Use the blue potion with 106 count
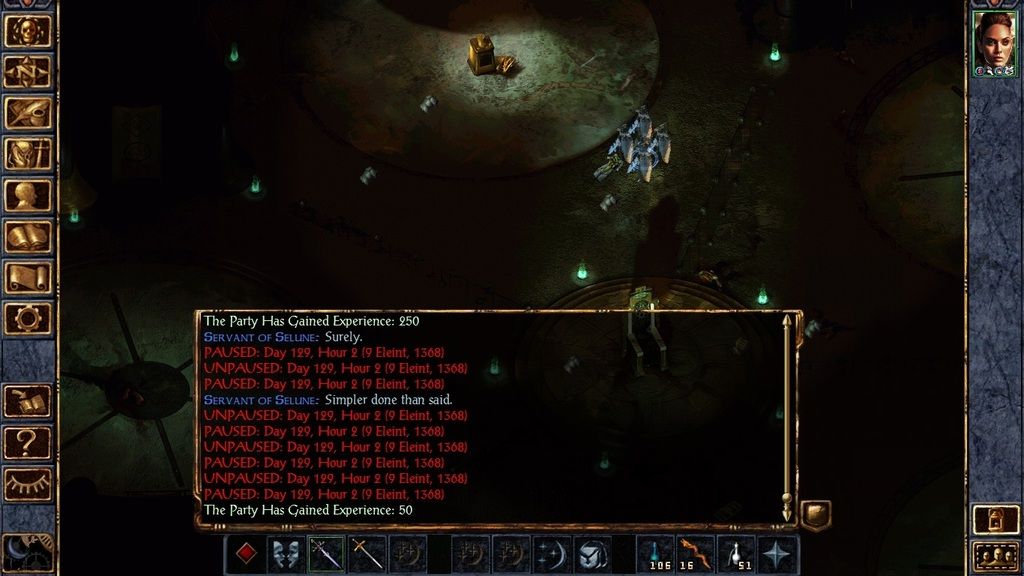The width and height of the screenshot is (1024, 576). pos(656,554)
